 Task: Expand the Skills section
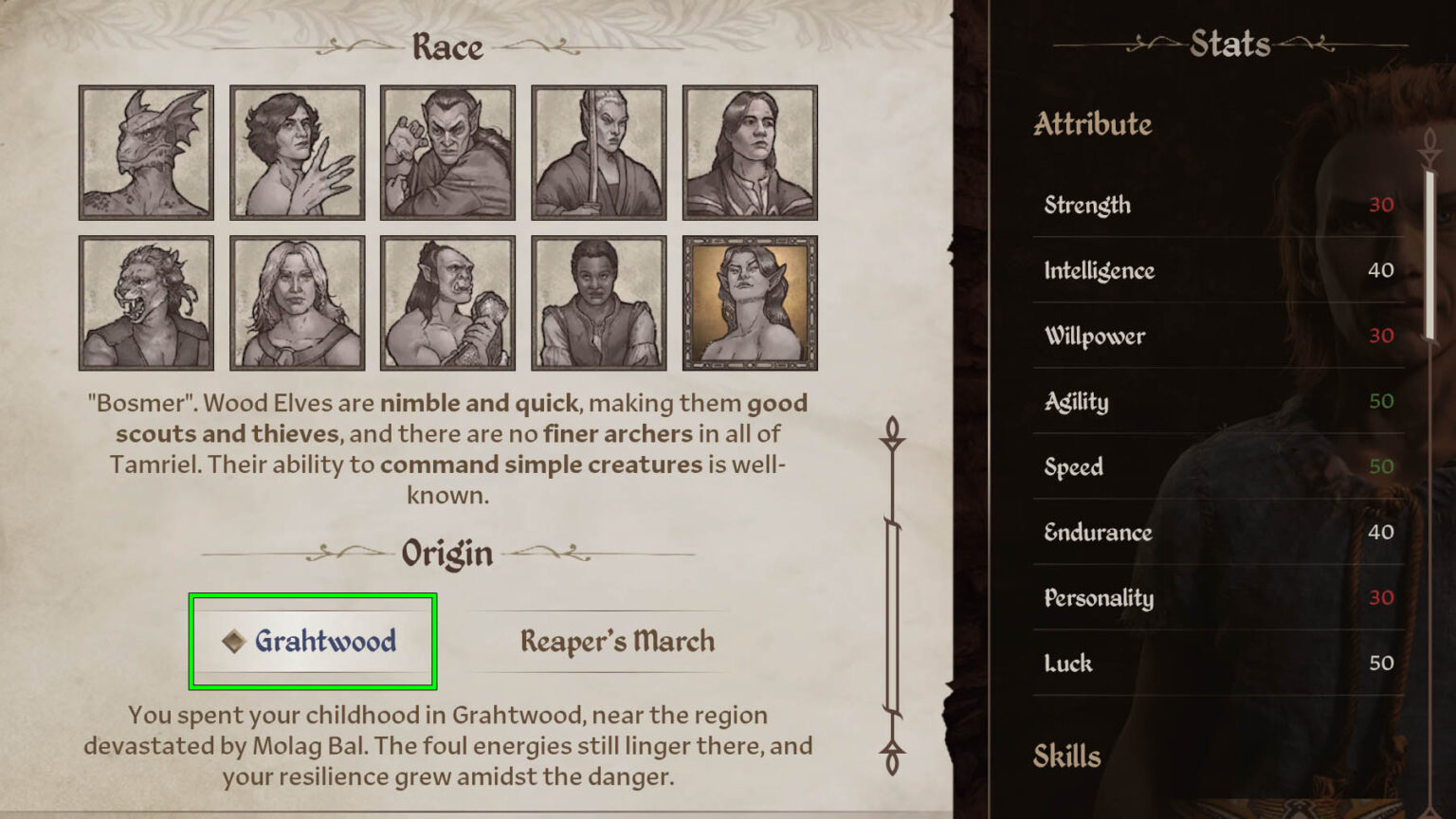1067,755
